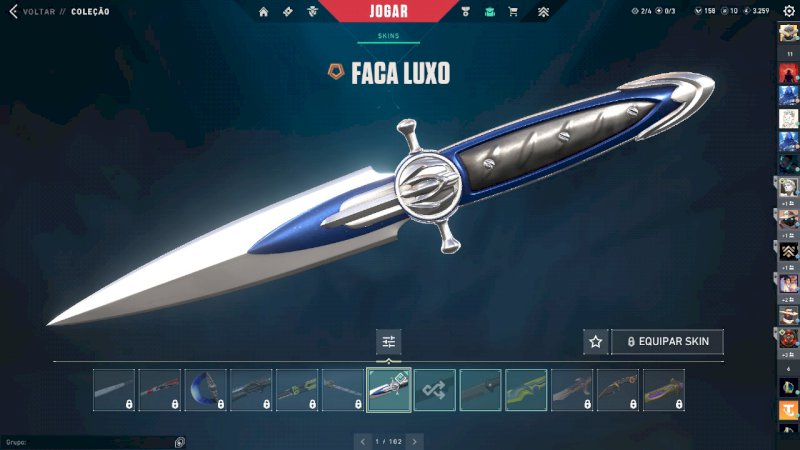Select the red-accented locked knife skin

pyautogui.click(x=160, y=390)
